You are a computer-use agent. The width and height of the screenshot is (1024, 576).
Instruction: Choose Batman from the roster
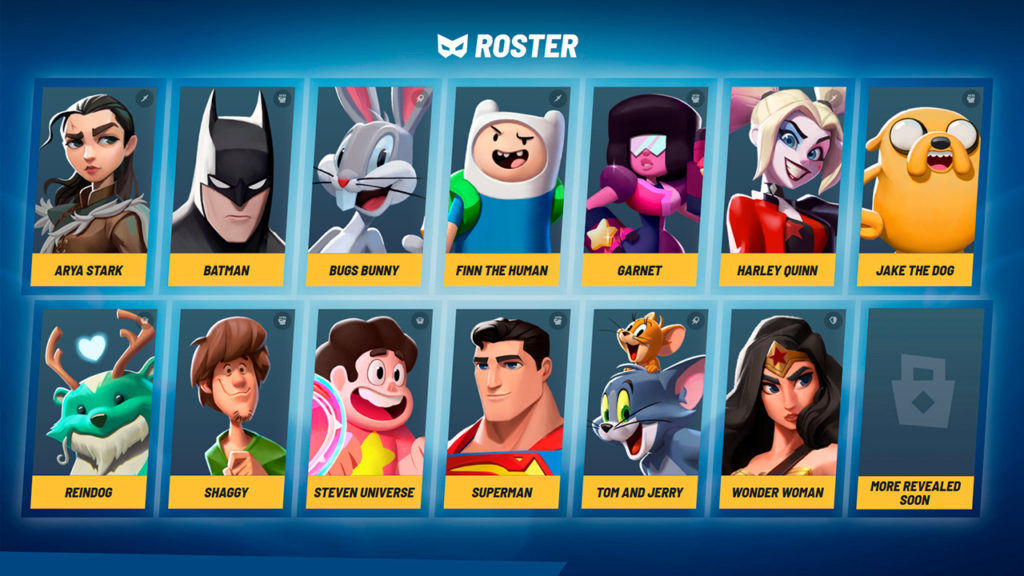[x=227, y=185]
